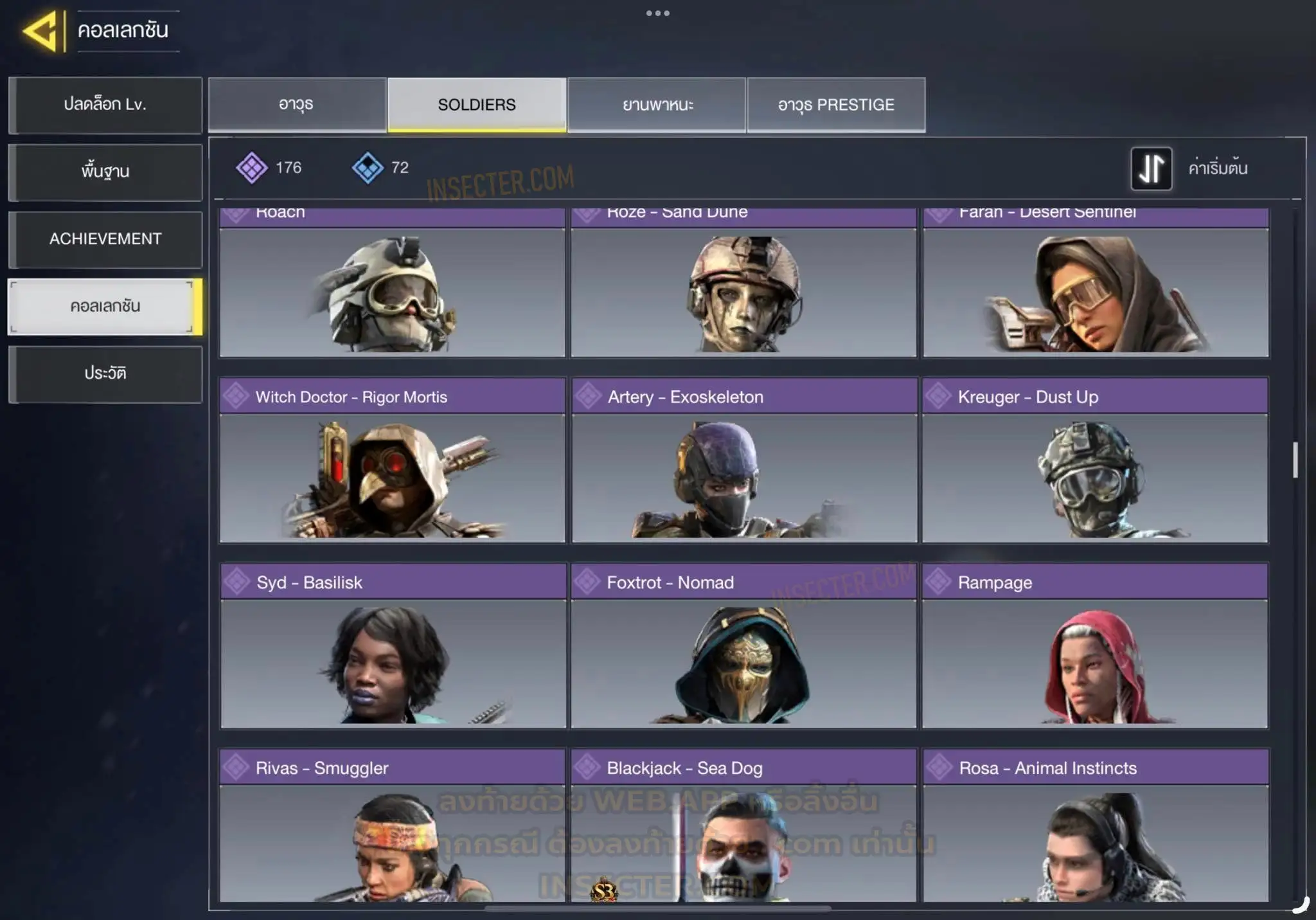Switch to the อาวุธ PRESTIGE tab
1316x920 pixels.
click(836, 105)
